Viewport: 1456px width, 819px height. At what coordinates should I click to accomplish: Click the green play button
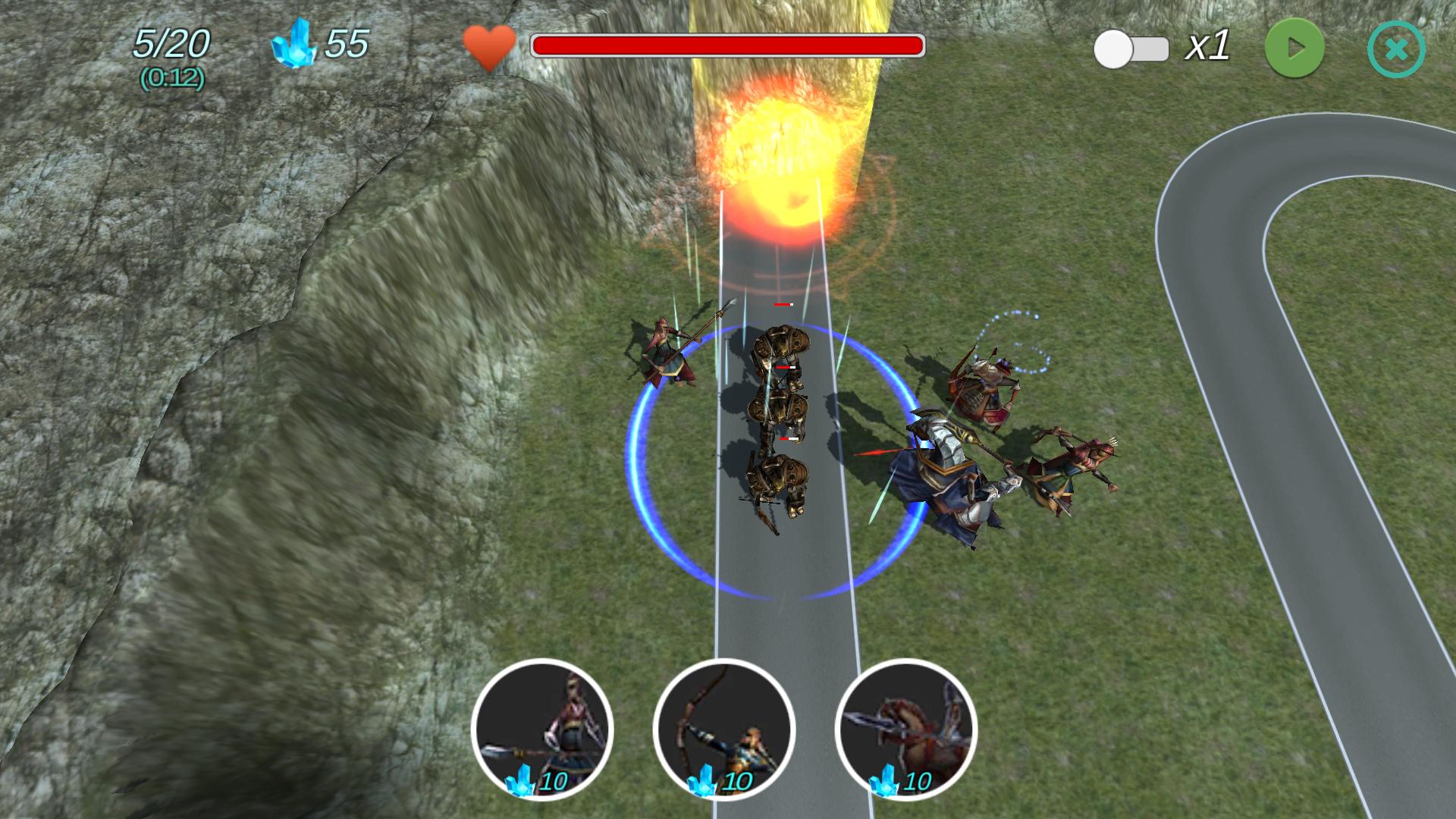pyautogui.click(x=1294, y=49)
